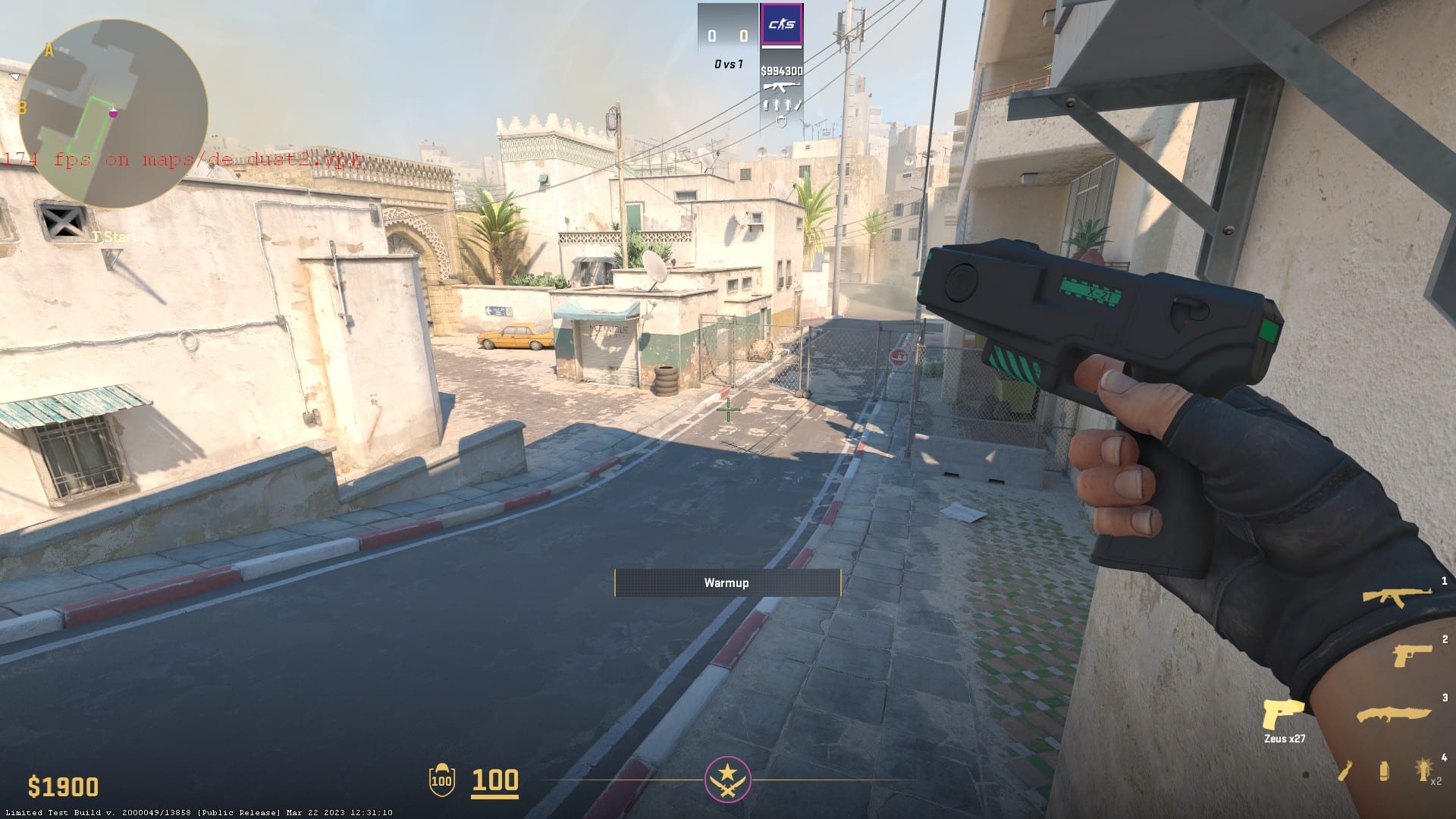
Task: Expand the round indicator at bottom center
Action: [726, 778]
